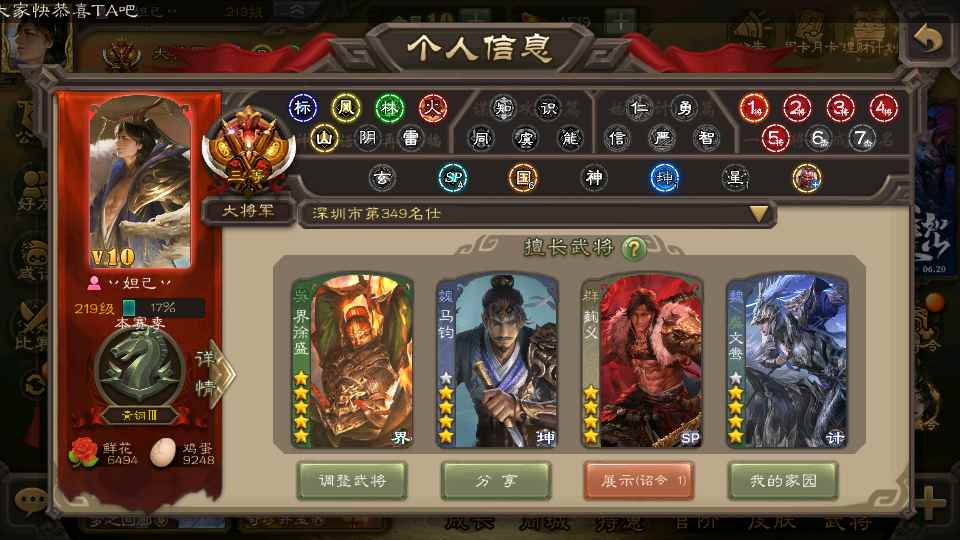
Task: Select the blue 标 package badge
Action: [x=302, y=108]
